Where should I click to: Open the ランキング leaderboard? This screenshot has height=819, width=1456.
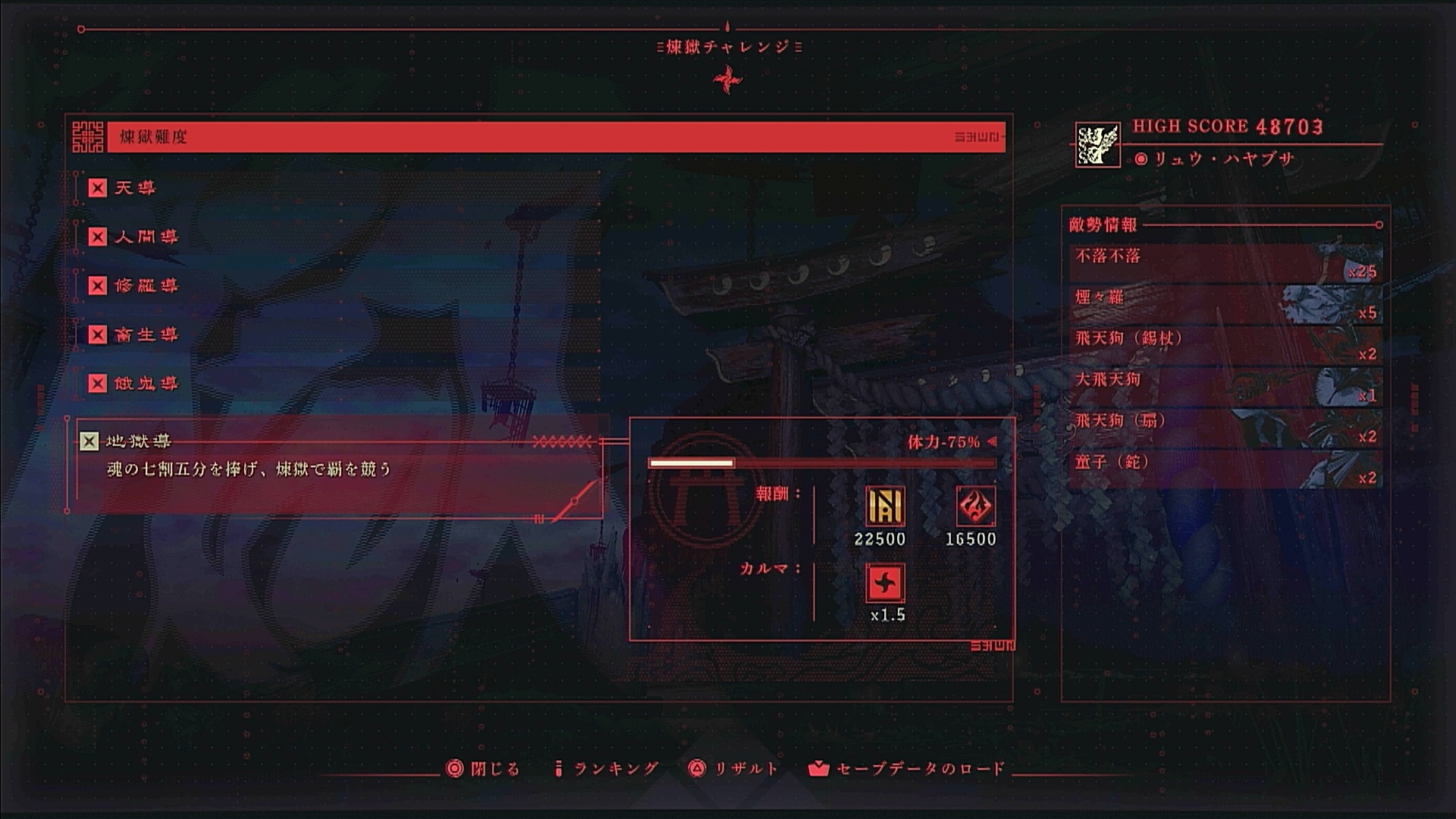tap(607, 769)
